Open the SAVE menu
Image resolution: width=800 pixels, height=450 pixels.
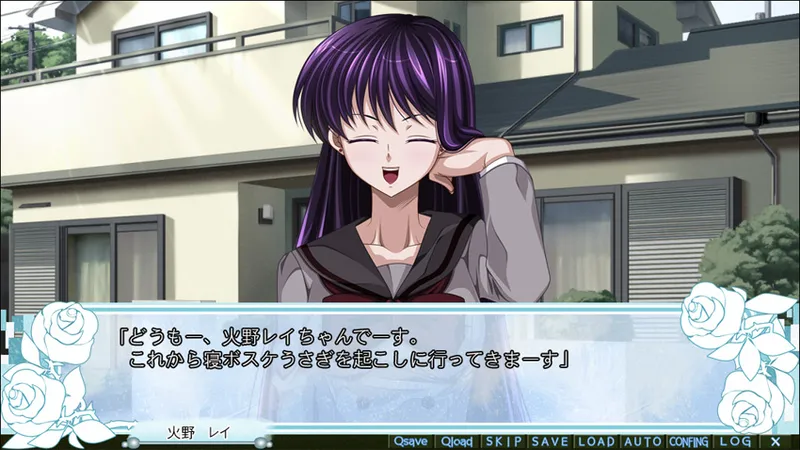(x=550, y=441)
